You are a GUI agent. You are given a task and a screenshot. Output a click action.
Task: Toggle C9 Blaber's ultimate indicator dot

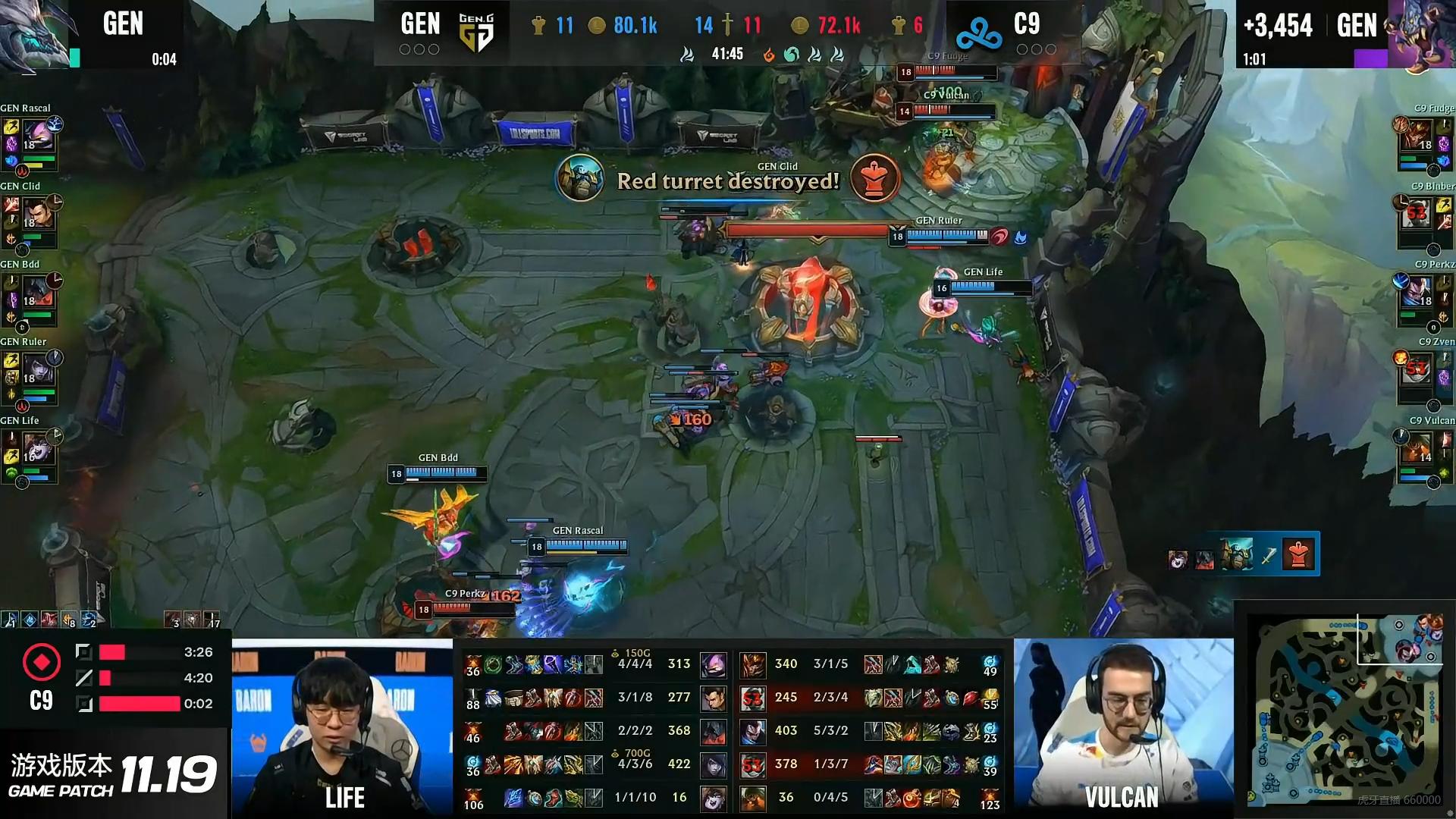point(1433,250)
